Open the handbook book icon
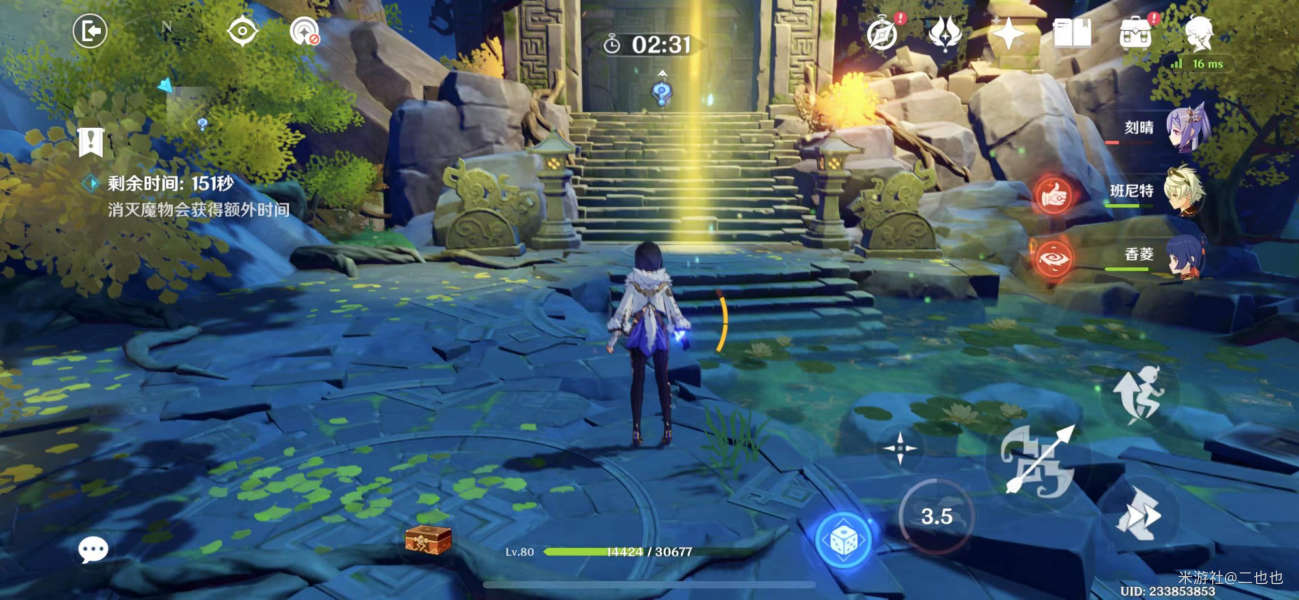Image resolution: width=1299 pixels, height=600 pixels. (x=1072, y=34)
